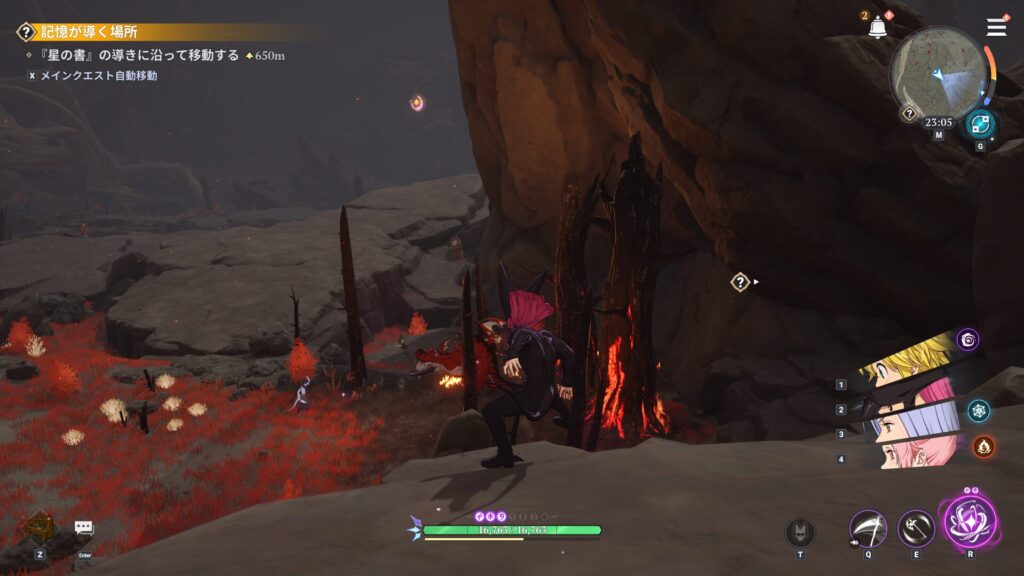Use the axe weapon skill

[x=916, y=528]
